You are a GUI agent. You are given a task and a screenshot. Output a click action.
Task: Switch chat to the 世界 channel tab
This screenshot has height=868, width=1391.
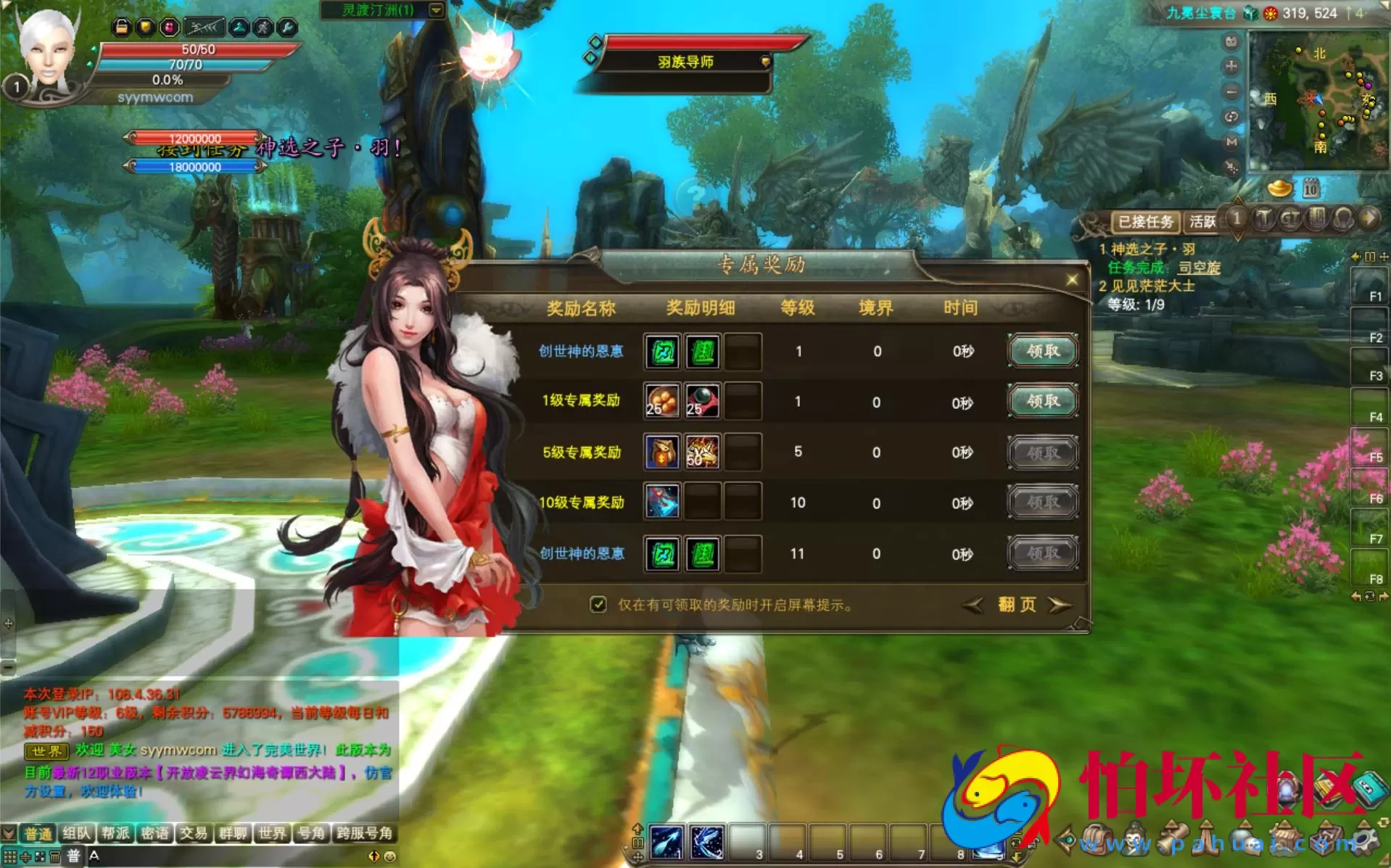(272, 833)
